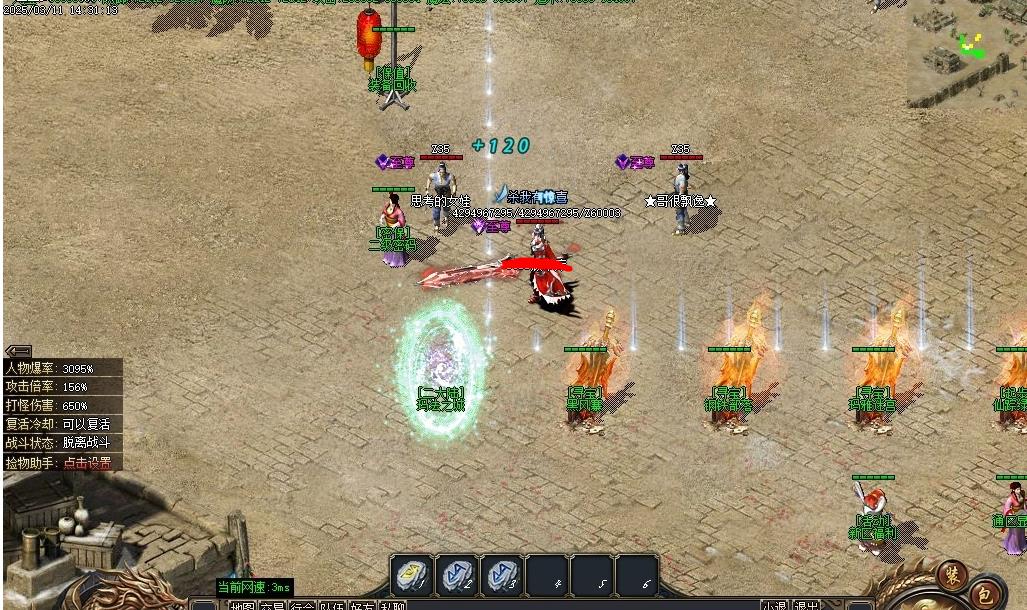The width and height of the screenshot is (1027, 610).
Task: Use the yellow scroll in hotbar slot 1
Action: (x=411, y=575)
